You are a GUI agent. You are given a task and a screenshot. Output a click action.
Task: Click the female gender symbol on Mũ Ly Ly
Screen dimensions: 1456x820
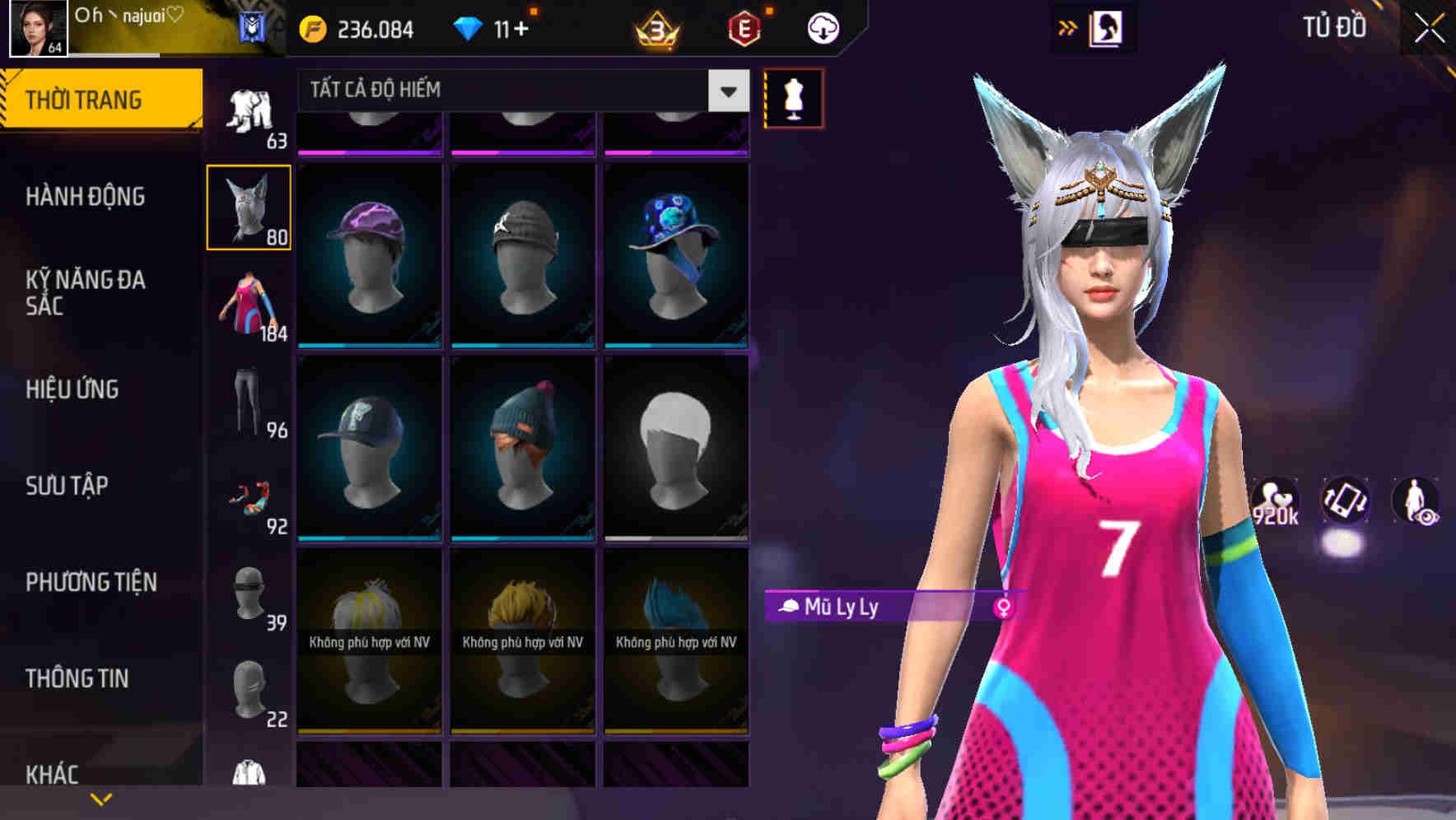point(1004,605)
